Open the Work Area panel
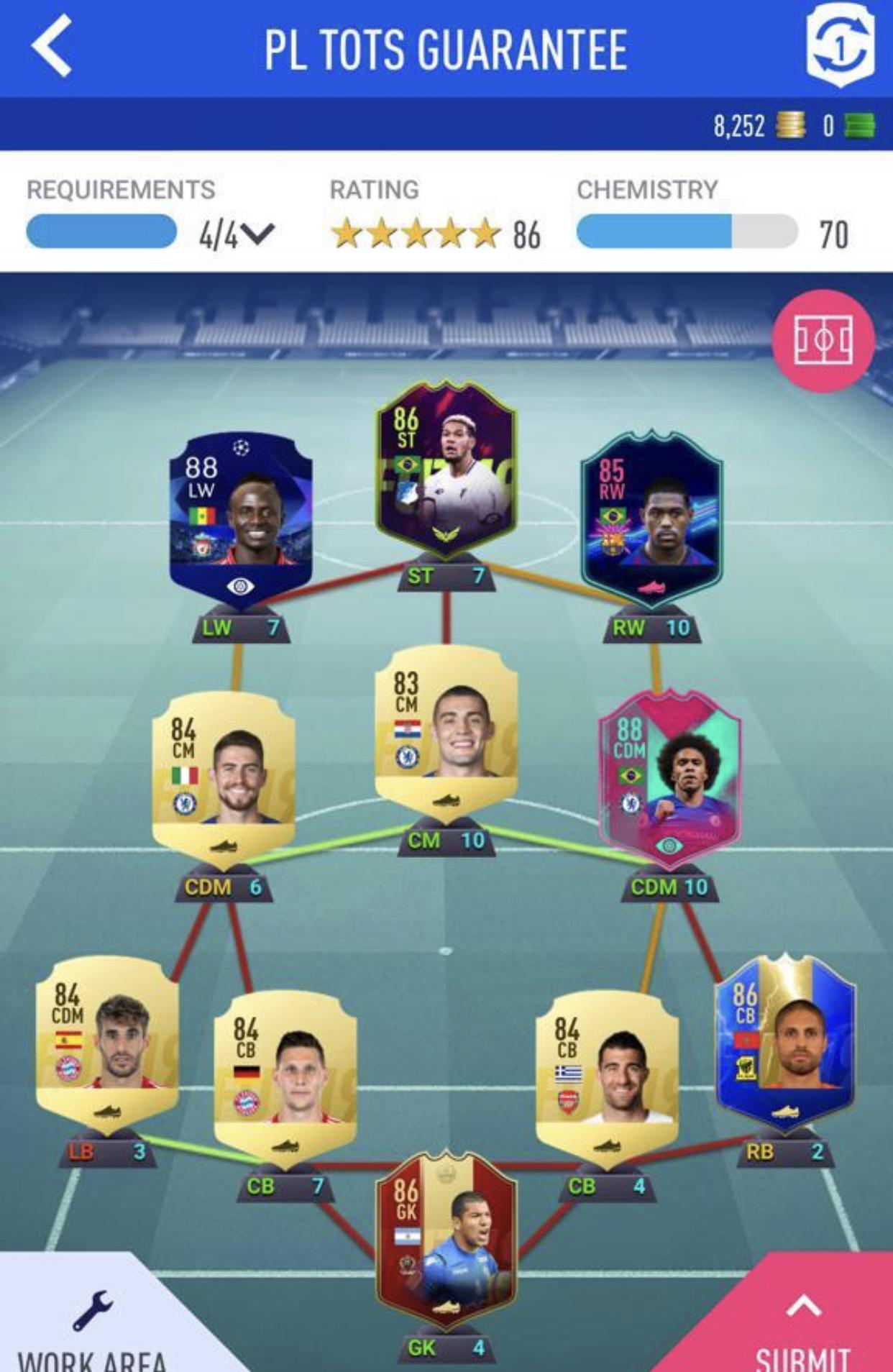Screen dimensions: 893x1372 (92, 1323)
